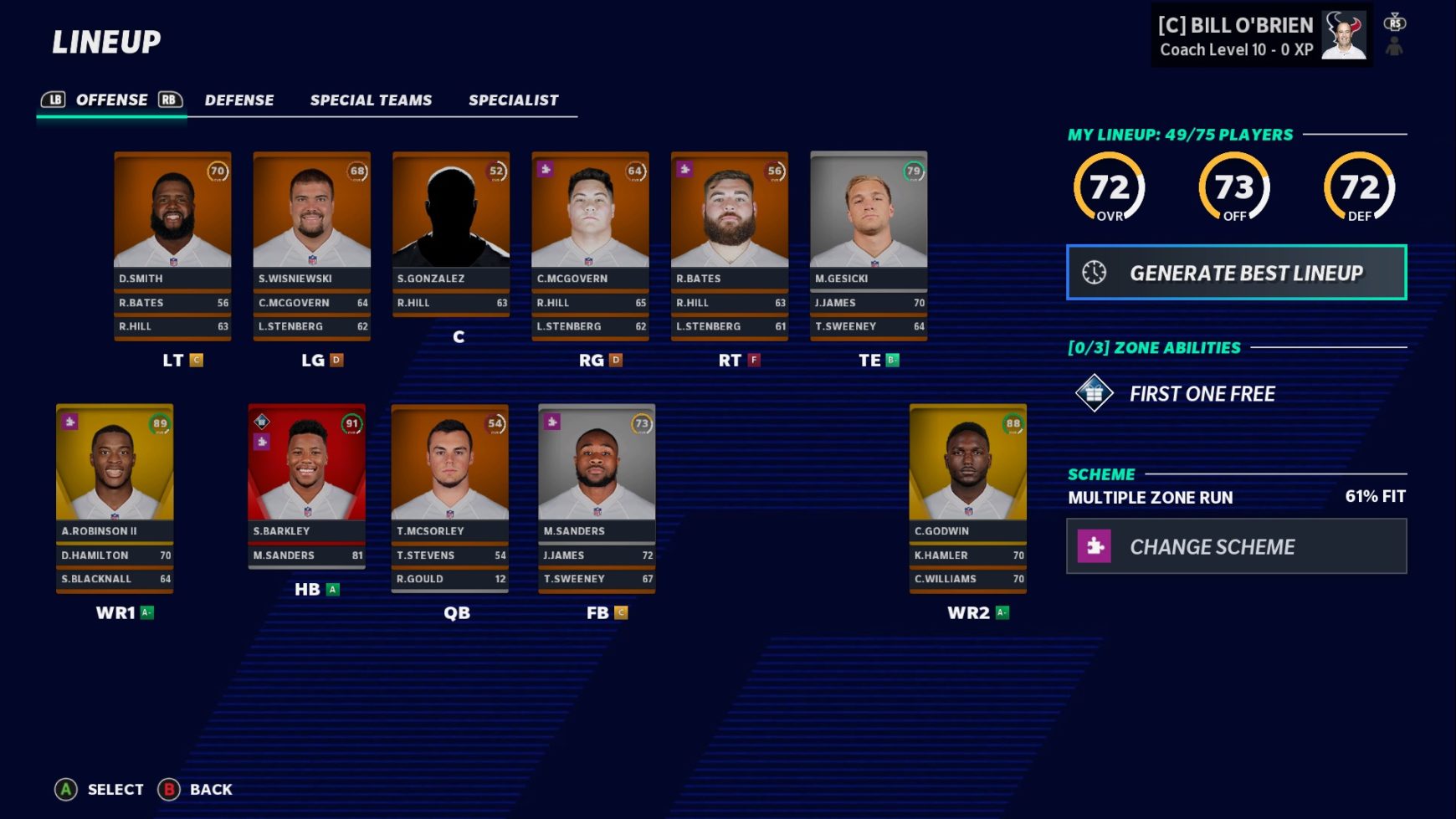Select the Specialist tab
Screen dimensions: 1456x819
[513, 100]
